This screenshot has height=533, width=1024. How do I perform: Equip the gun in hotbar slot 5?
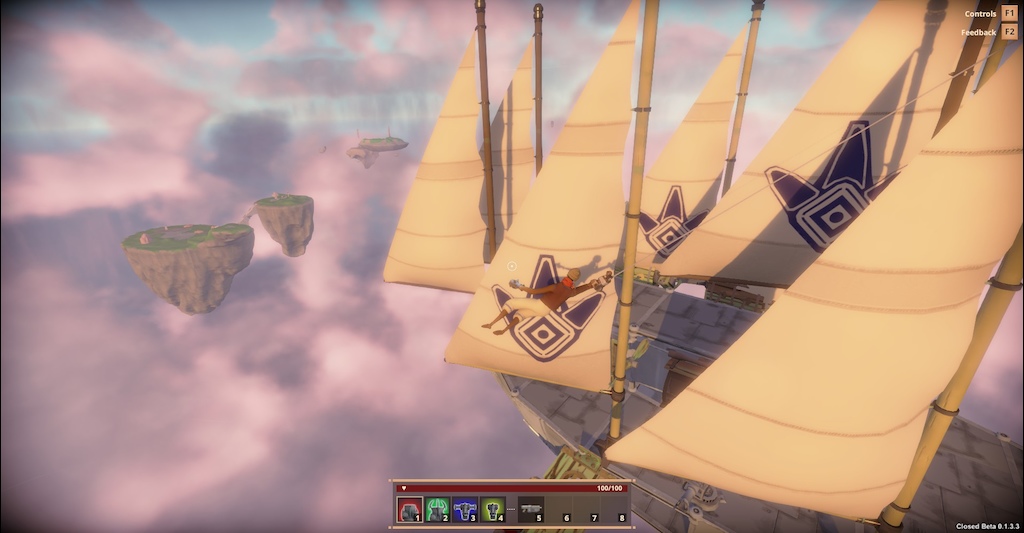531,510
